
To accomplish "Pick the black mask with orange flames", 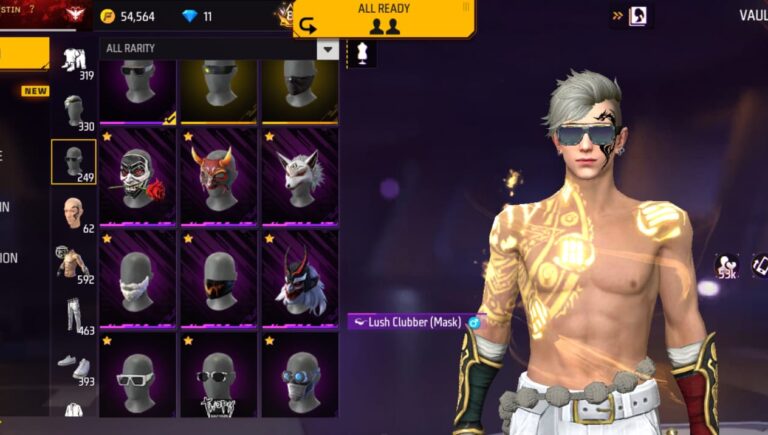I will (219, 279).
